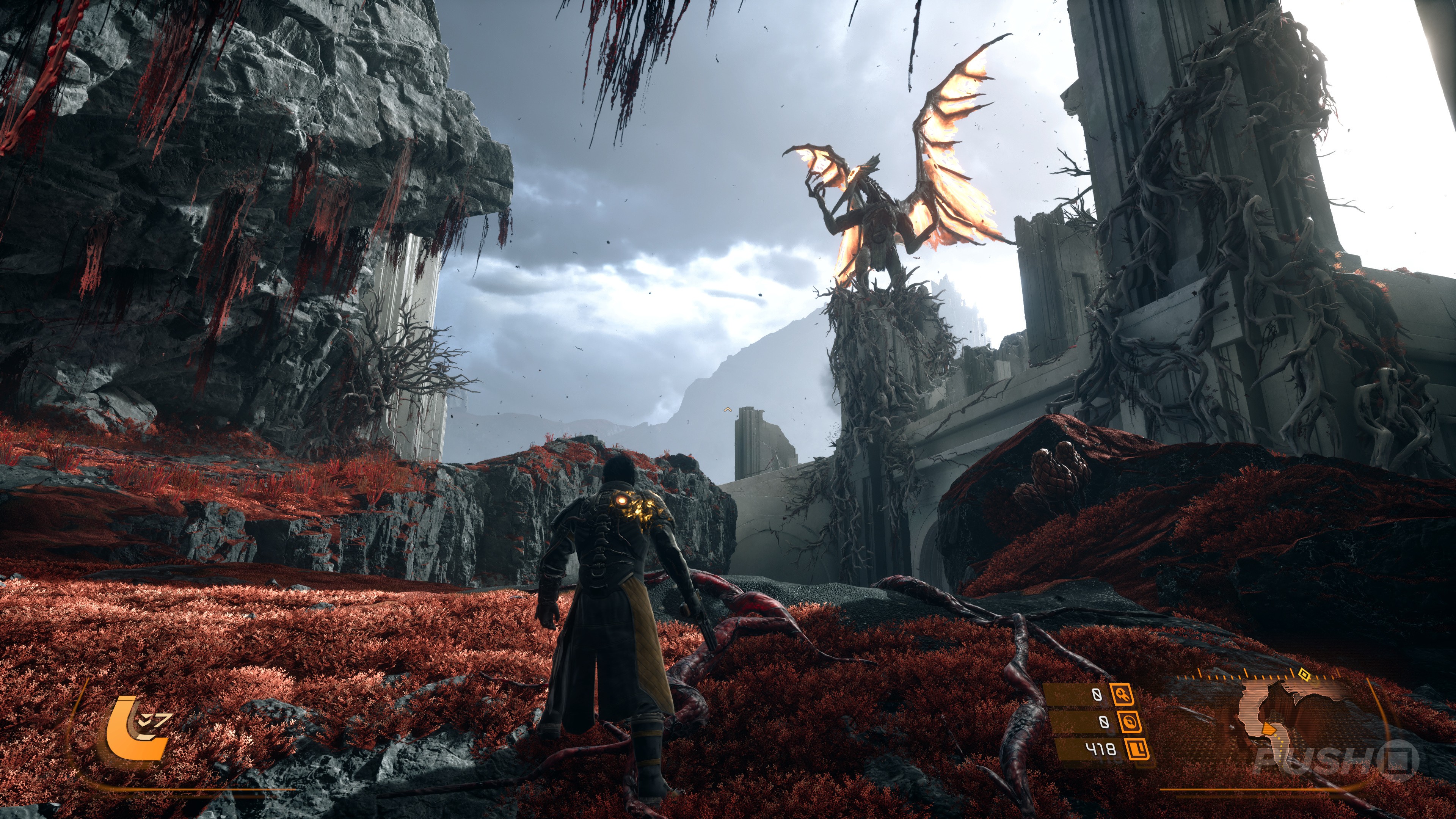Click the Push Square watermark logo

click(x=1336, y=758)
